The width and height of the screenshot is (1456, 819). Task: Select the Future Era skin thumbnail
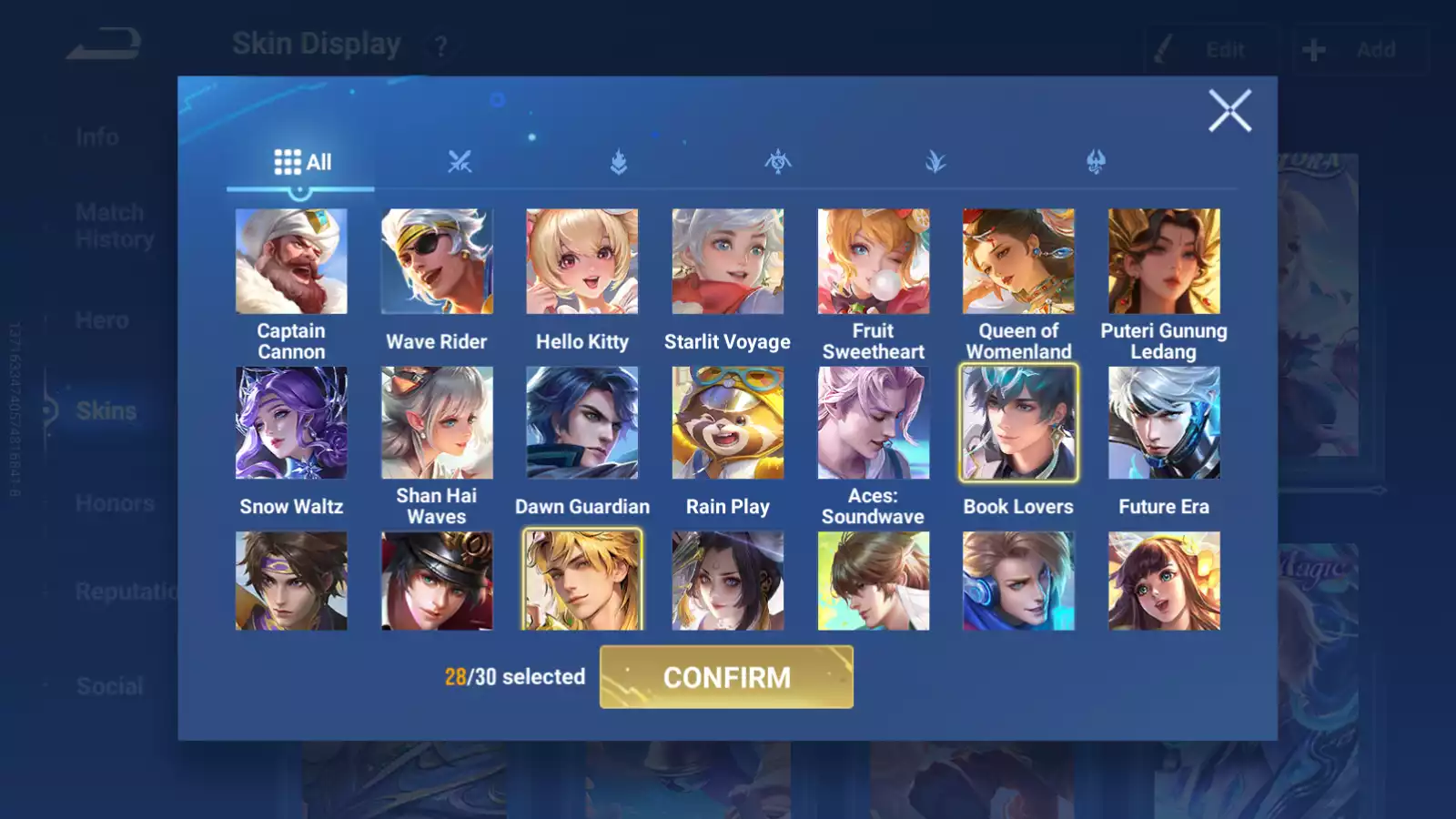[1164, 423]
